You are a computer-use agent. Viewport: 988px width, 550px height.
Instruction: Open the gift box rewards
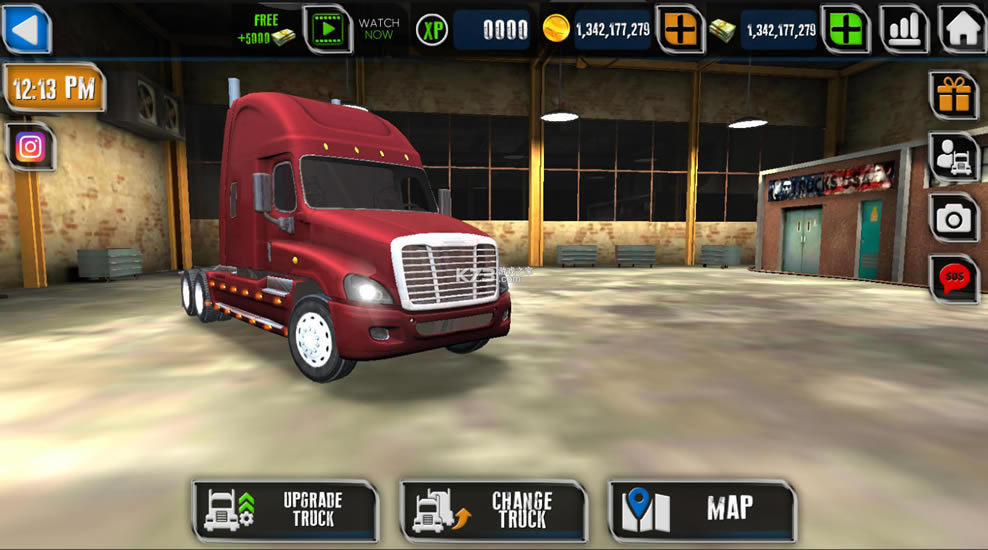click(x=953, y=95)
